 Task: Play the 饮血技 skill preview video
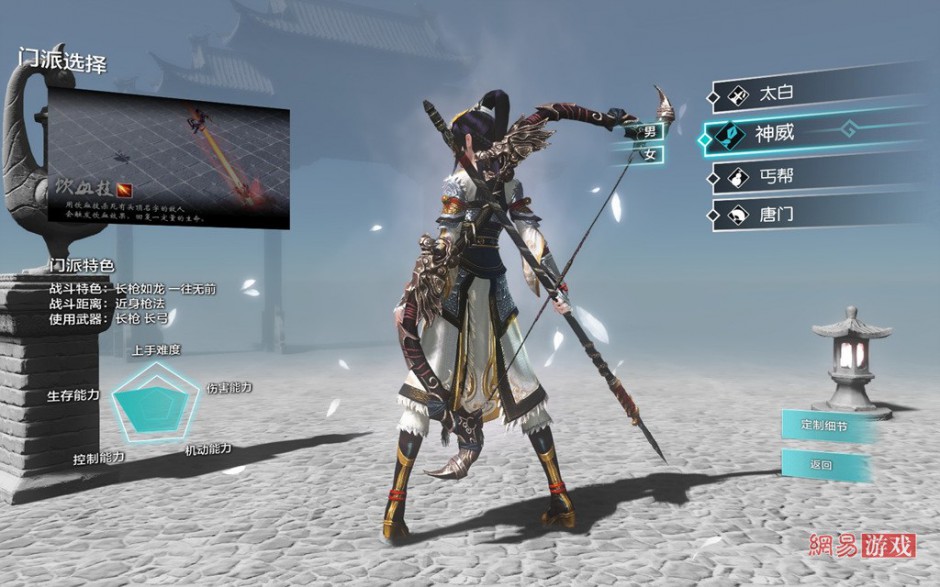pyautogui.click(x=169, y=158)
